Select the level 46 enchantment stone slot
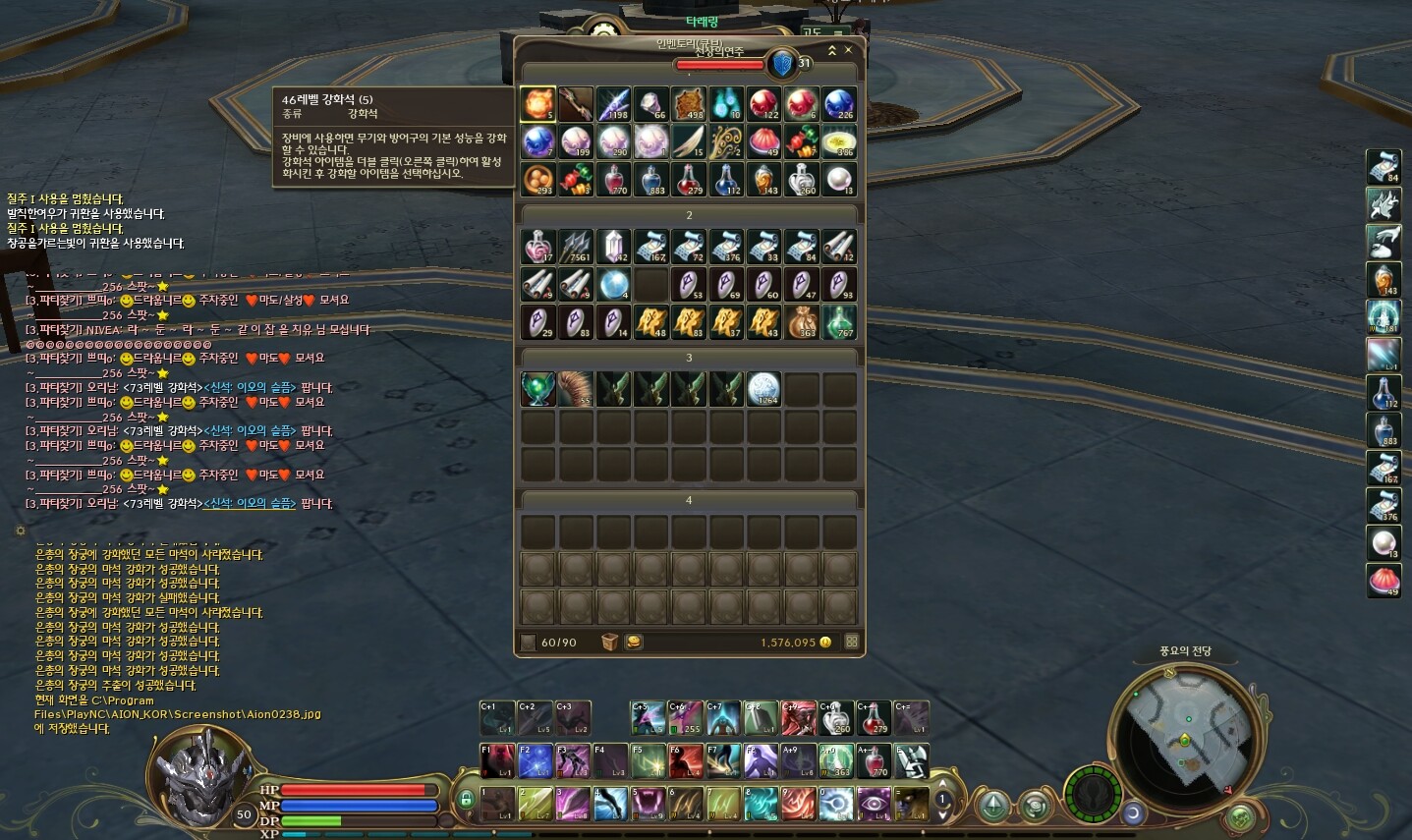The image size is (1412, 840). pyautogui.click(x=537, y=104)
